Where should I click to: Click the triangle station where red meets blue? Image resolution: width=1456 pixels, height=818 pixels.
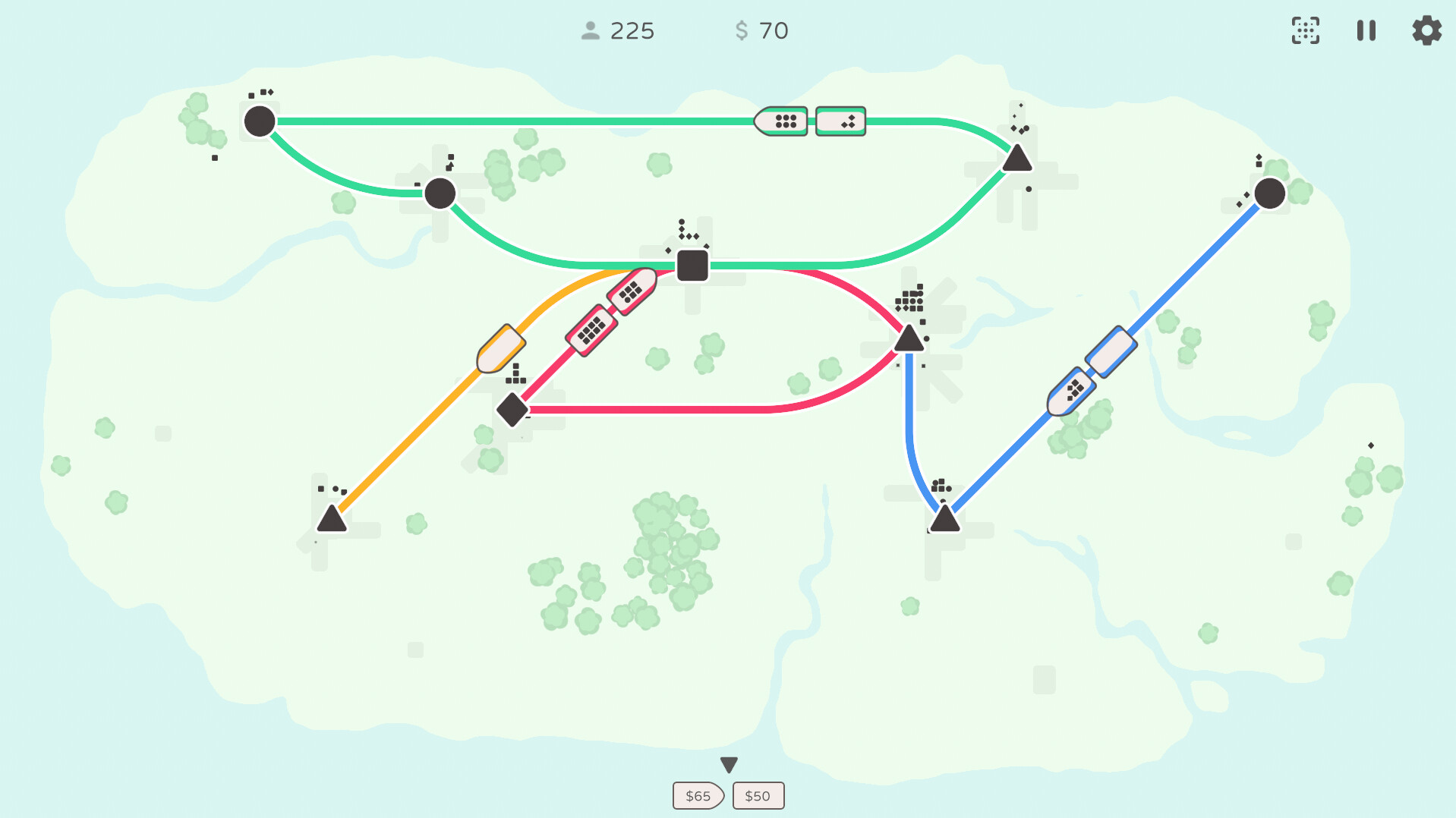click(x=908, y=339)
